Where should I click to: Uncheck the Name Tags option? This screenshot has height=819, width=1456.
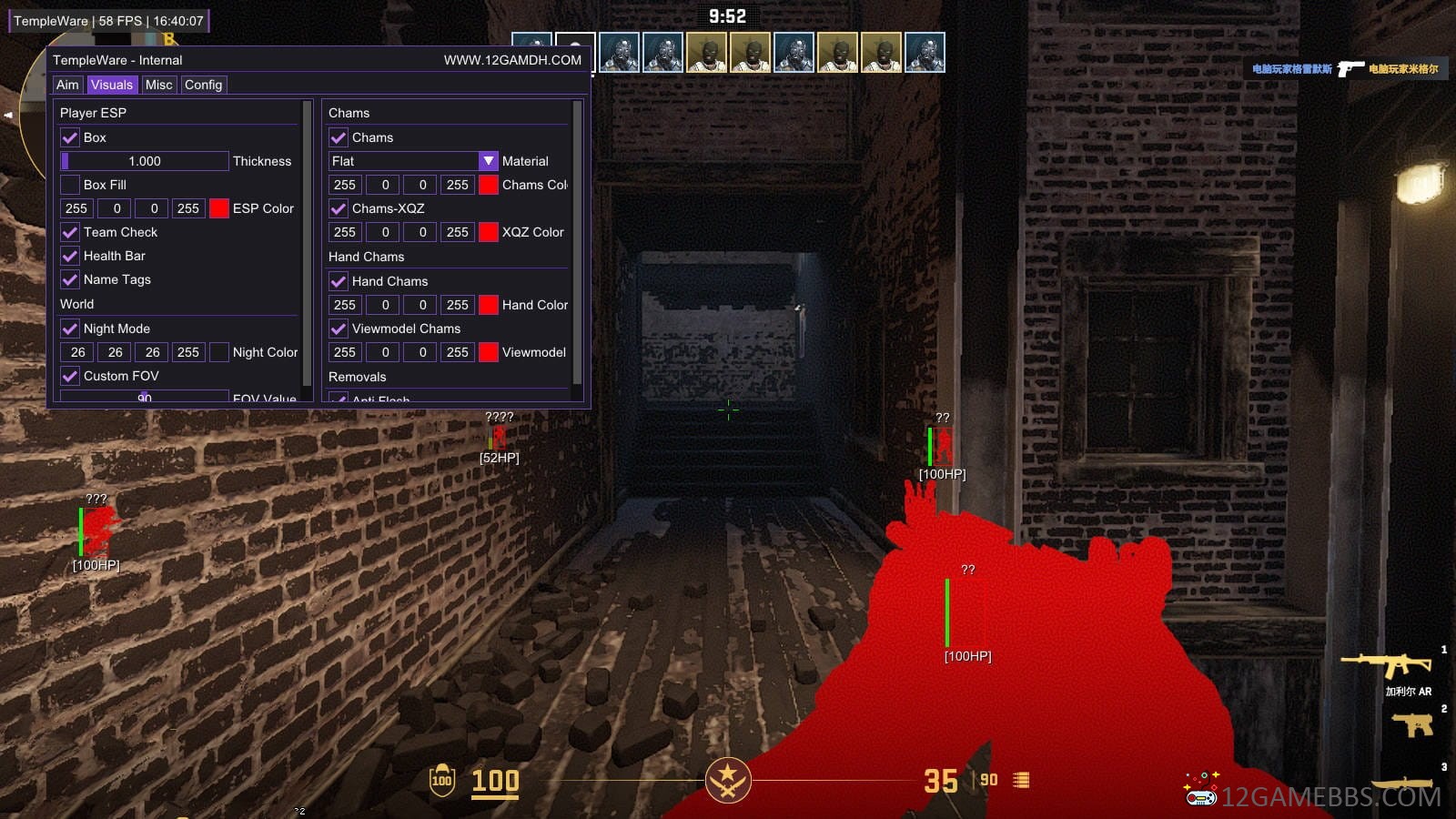click(x=70, y=279)
